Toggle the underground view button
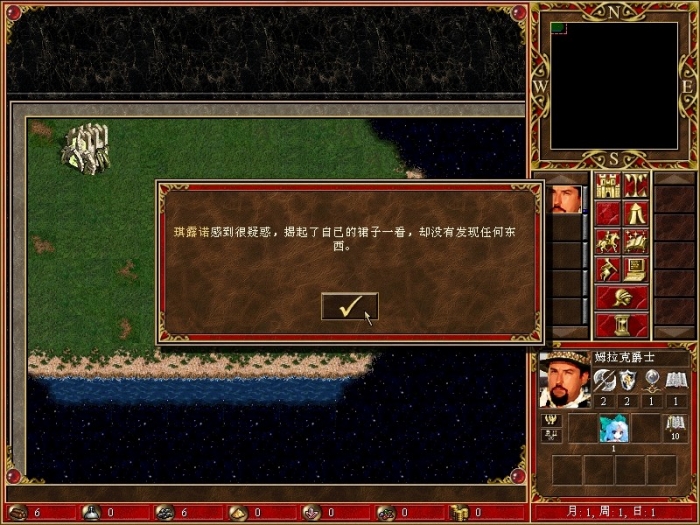Screen dimensions: 700x525 pyautogui.click(x=635, y=185)
